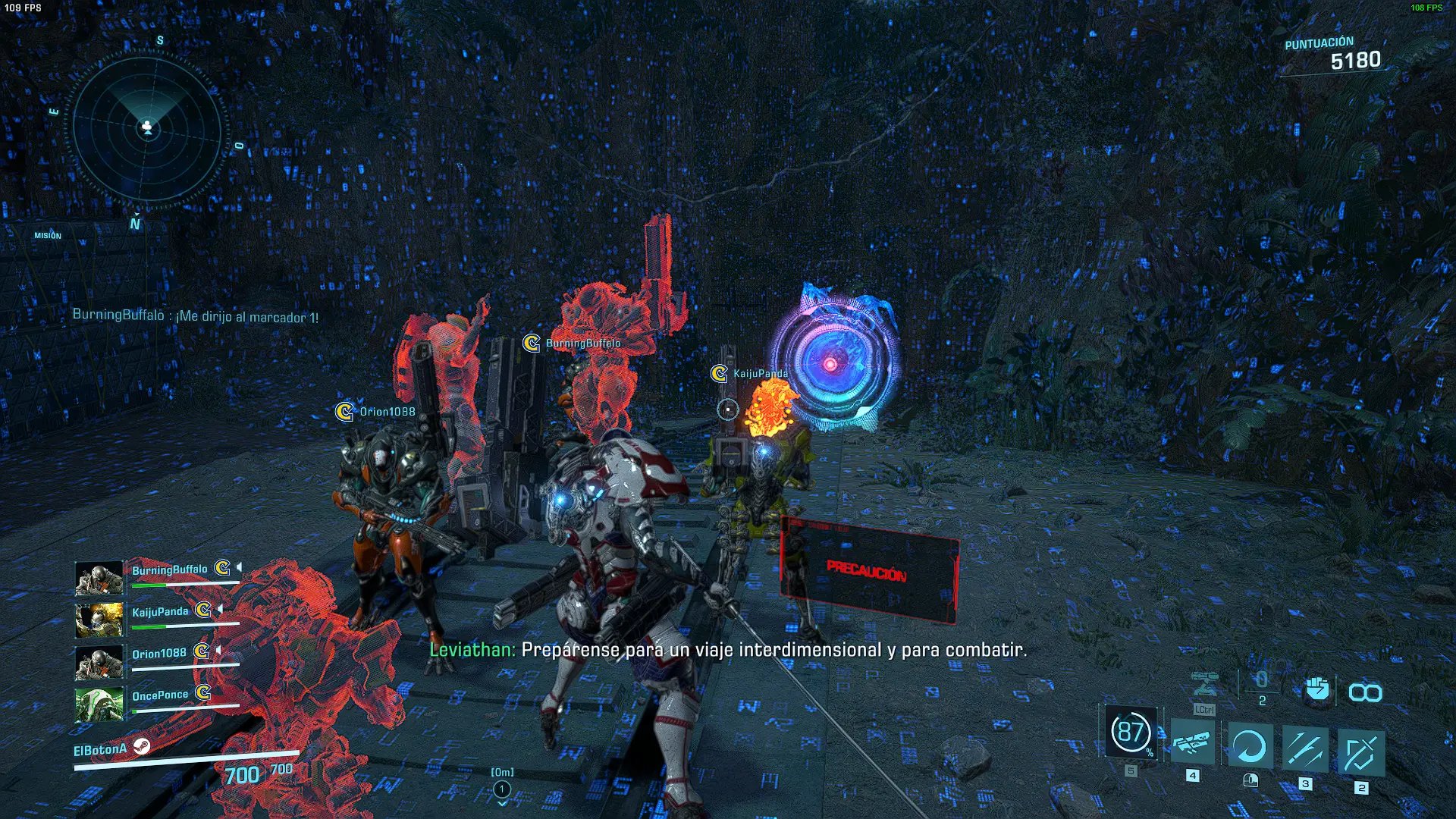The height and width of the screenshot is (819, 1456).
Task: Select the fist melee icon
Action: (1317, 689)
